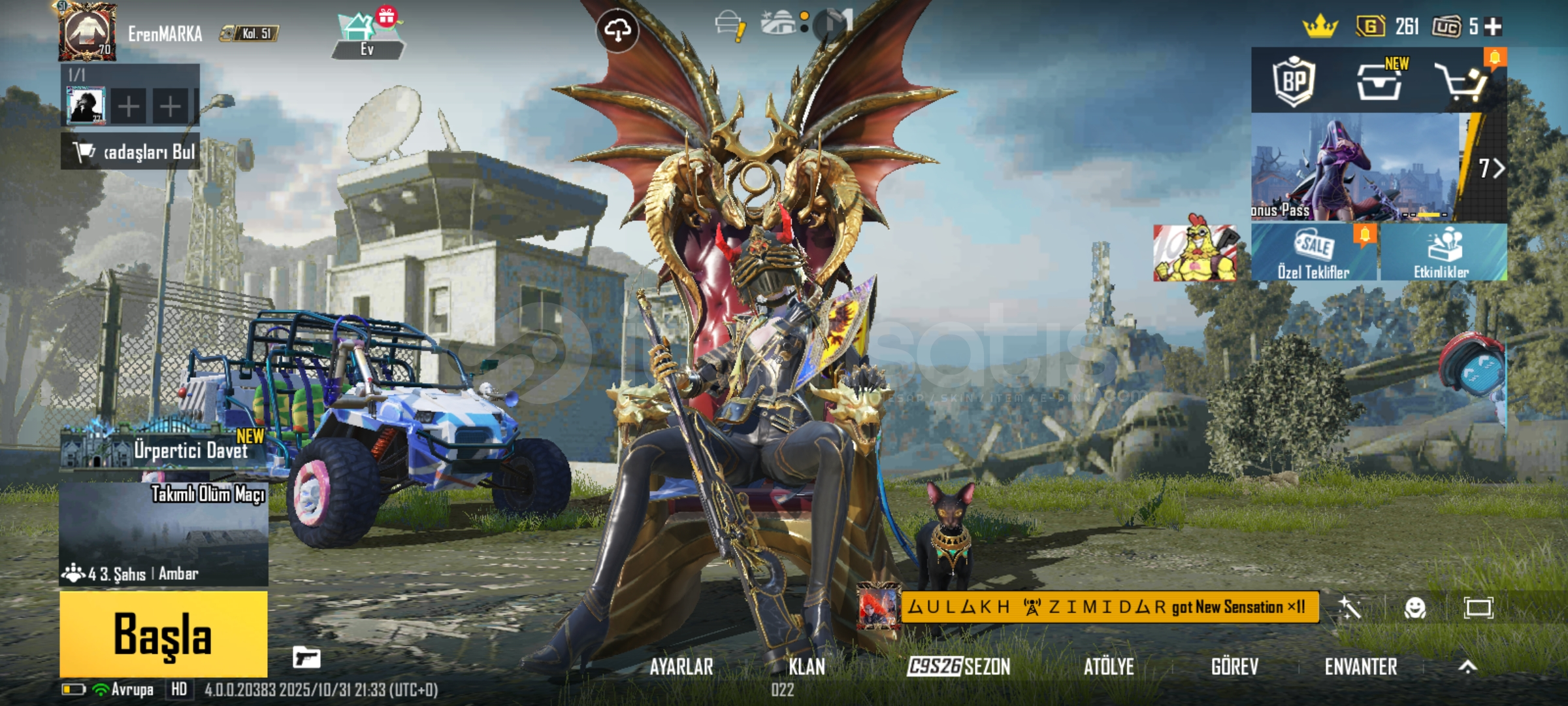Open the emote smiley icon

(1414, 608)
